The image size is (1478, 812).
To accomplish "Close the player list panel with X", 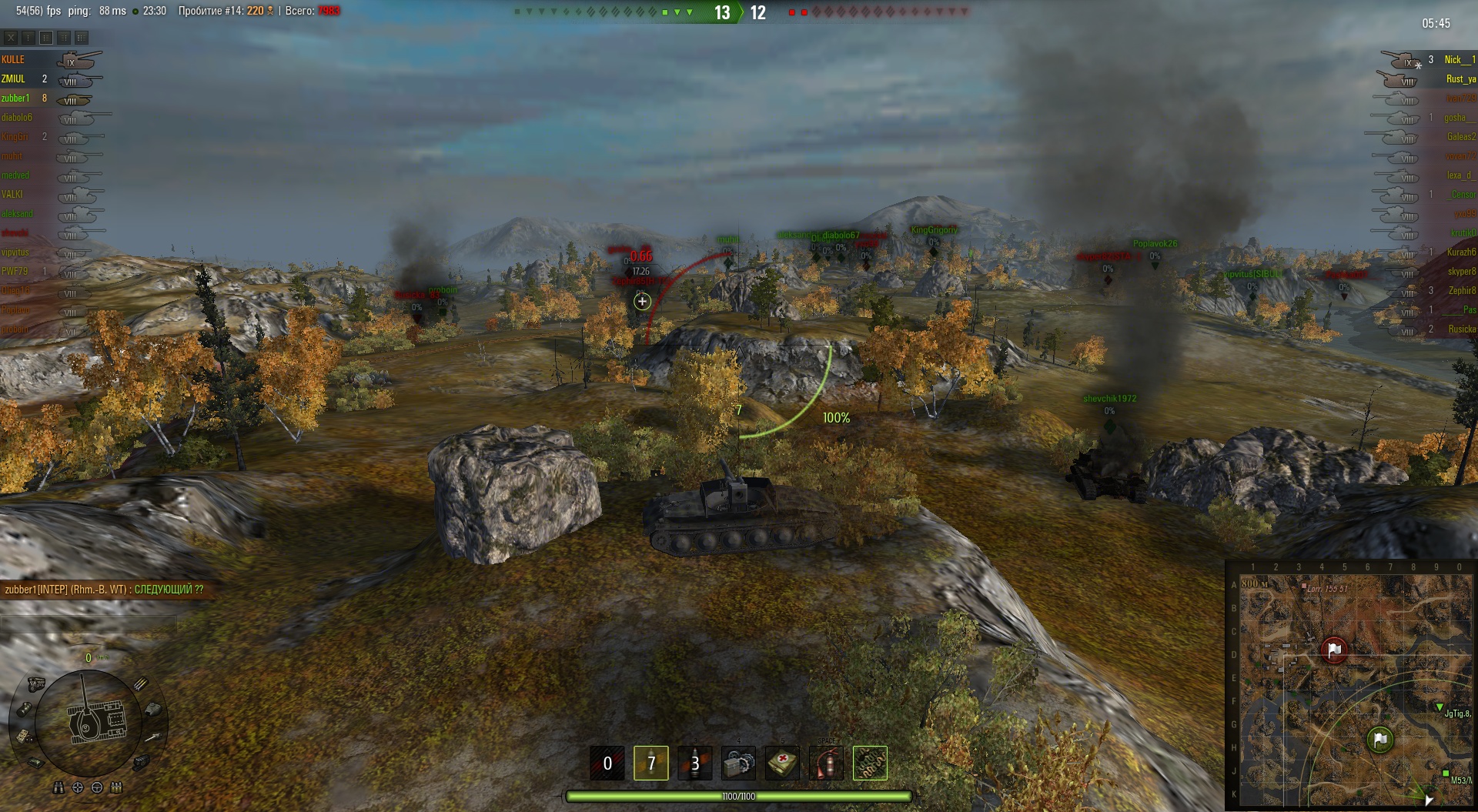I will tap(11, 37).
